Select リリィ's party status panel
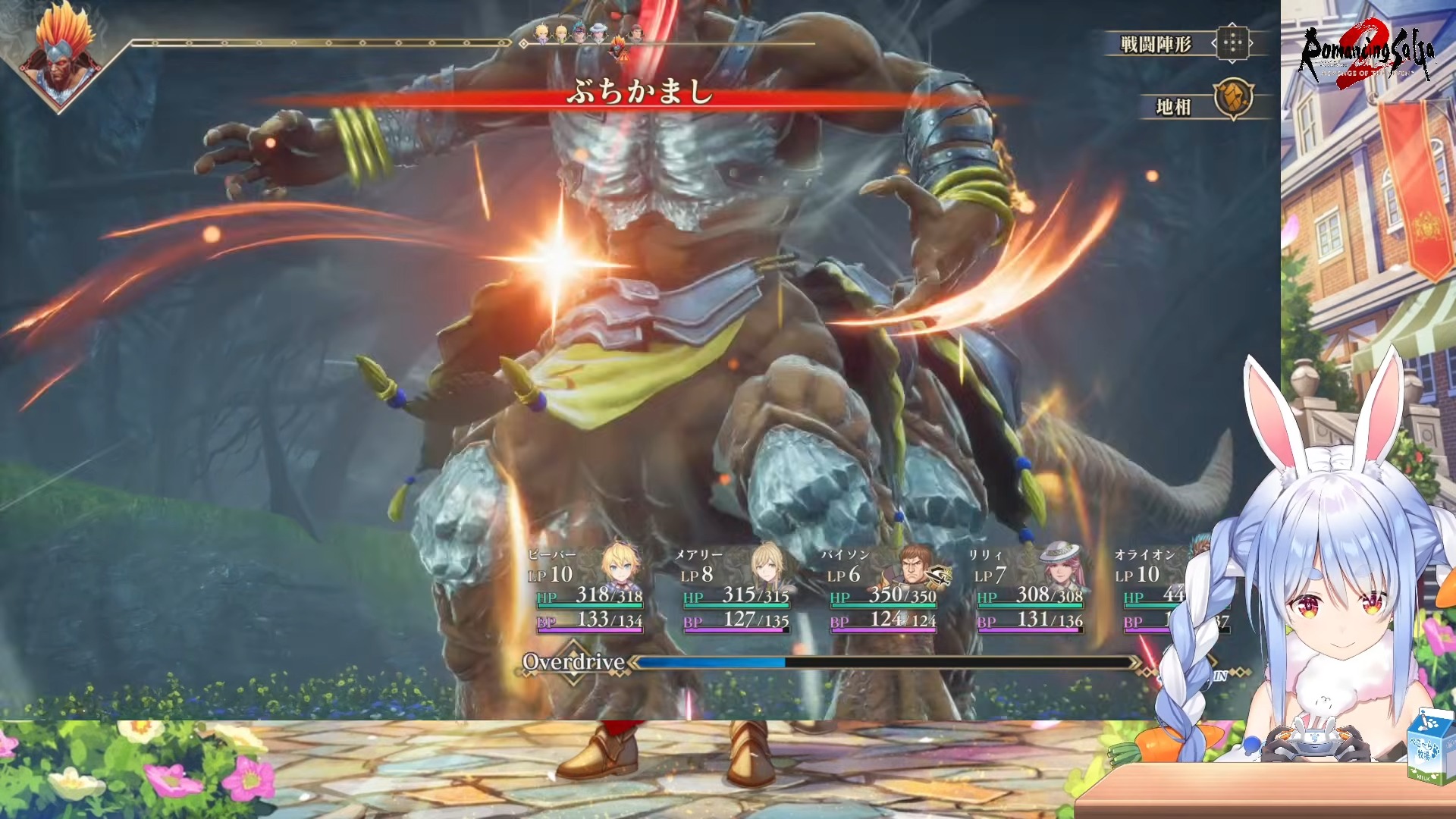 pyautogui.click(x=1029, y=590)
